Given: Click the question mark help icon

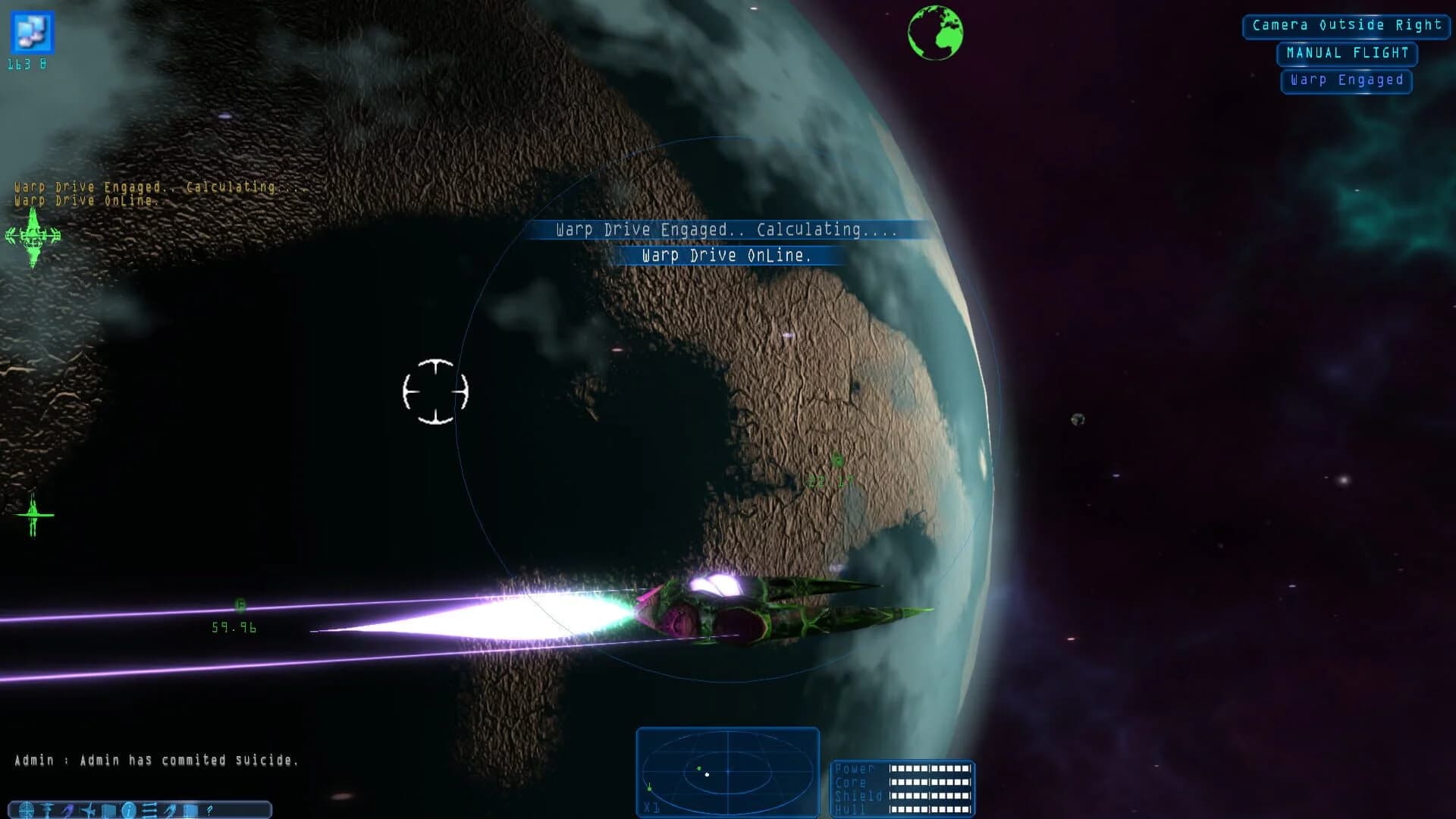Looking at the screenshot, I should click(210, 810).
